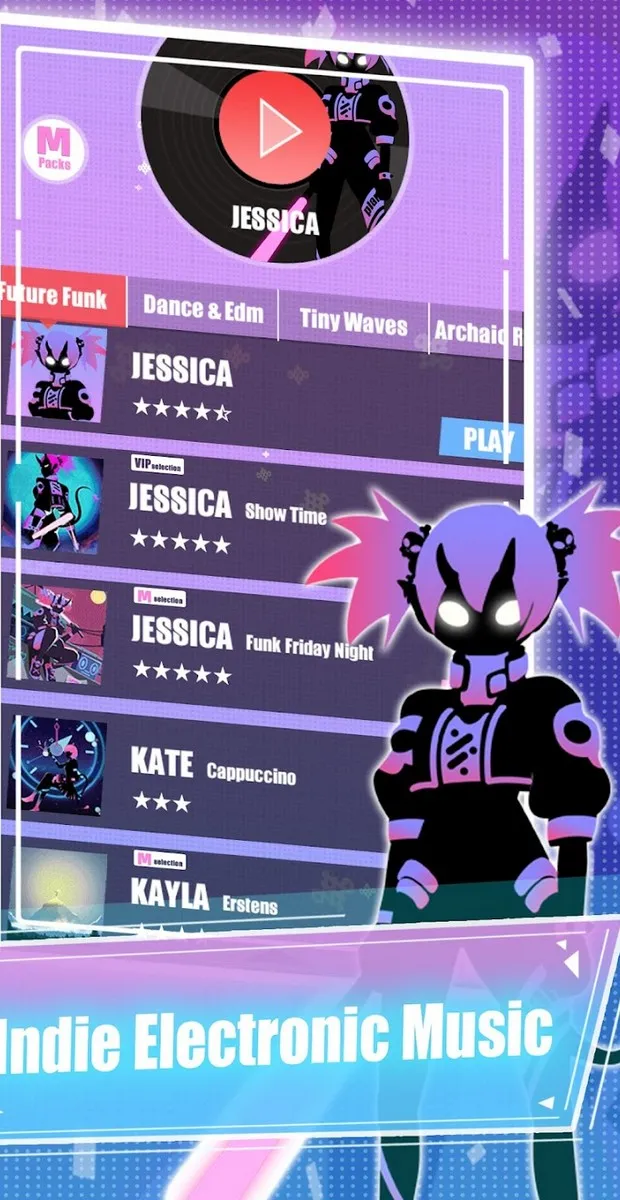Open the Funk Friday Night cover art

[x=56, y=634]
